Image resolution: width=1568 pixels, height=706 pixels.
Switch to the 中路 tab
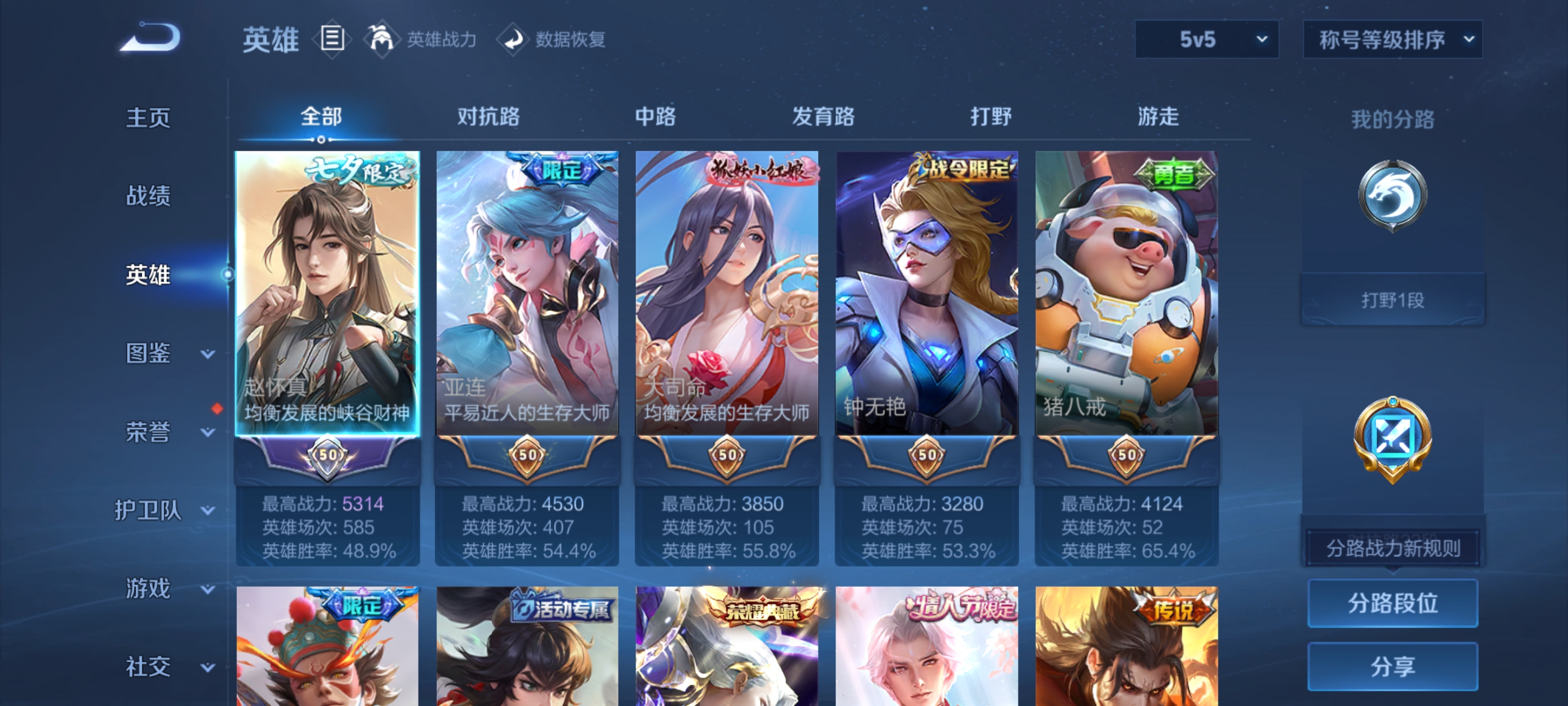click(x=654, y=118)
